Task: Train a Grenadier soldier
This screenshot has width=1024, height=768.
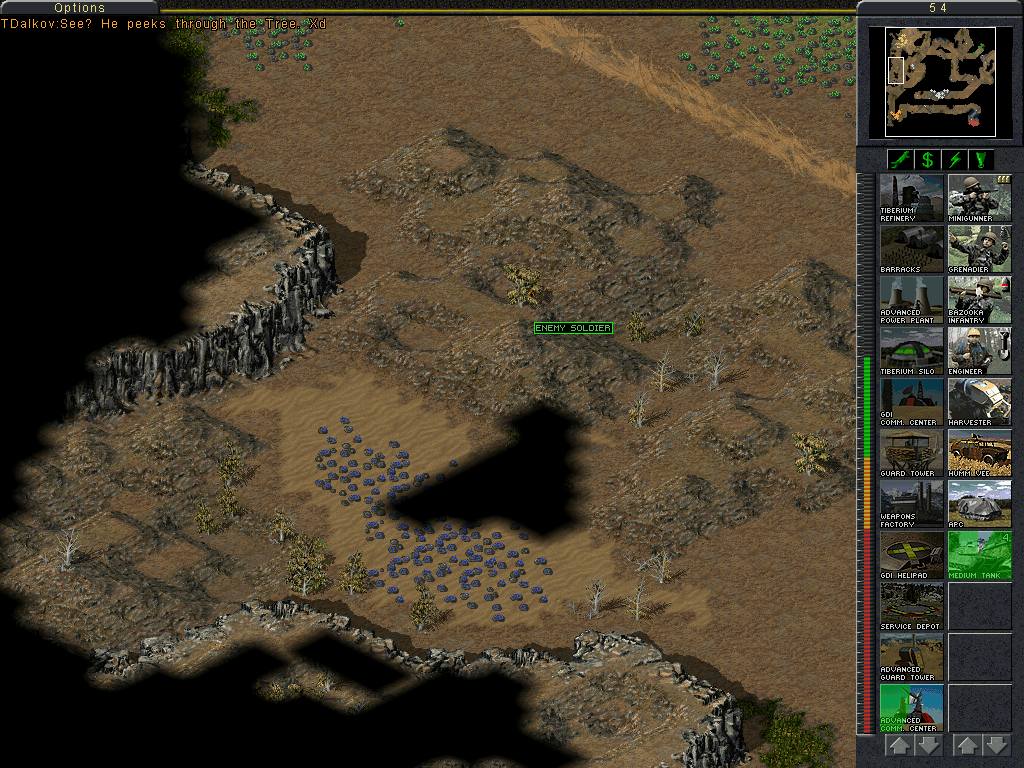Action: click(979, 249)
